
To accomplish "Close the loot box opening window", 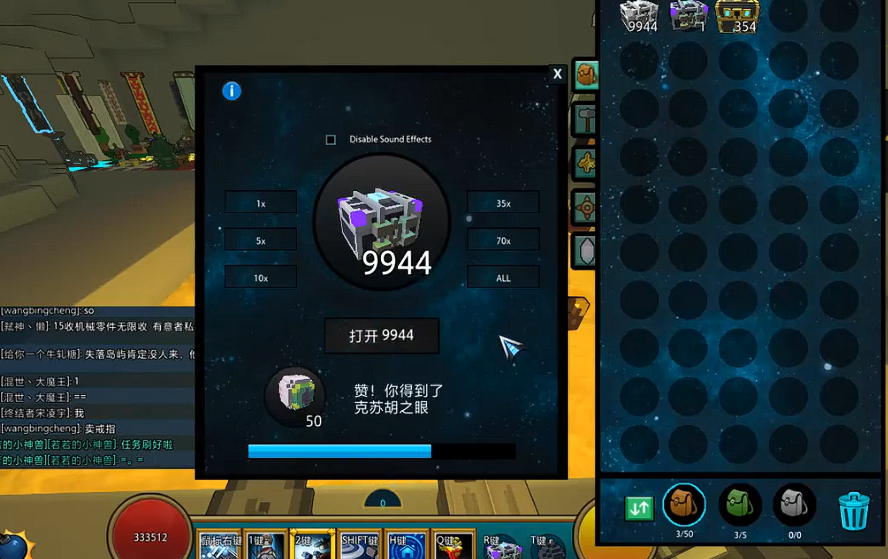I will [x=557, y=74].
